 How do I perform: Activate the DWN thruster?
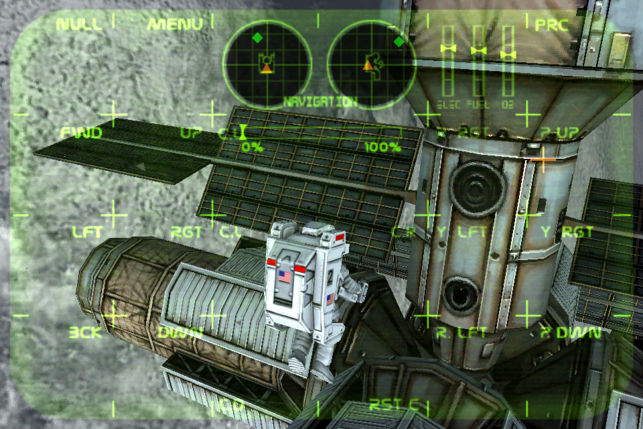click(x=180, y=332)
